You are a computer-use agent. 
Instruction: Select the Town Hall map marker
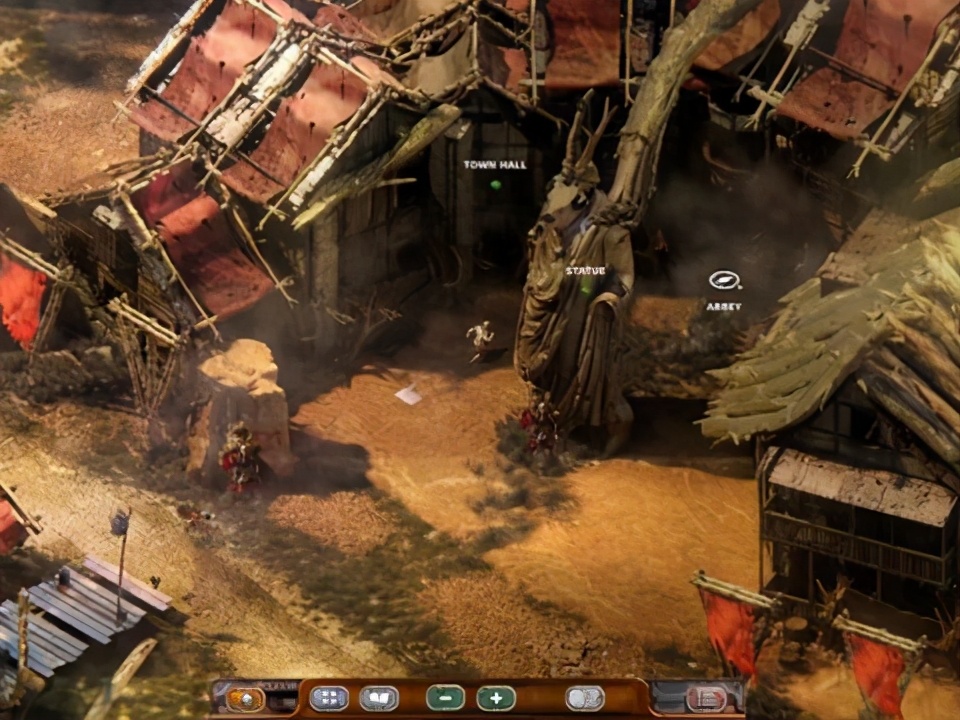[x=495, y=184]
